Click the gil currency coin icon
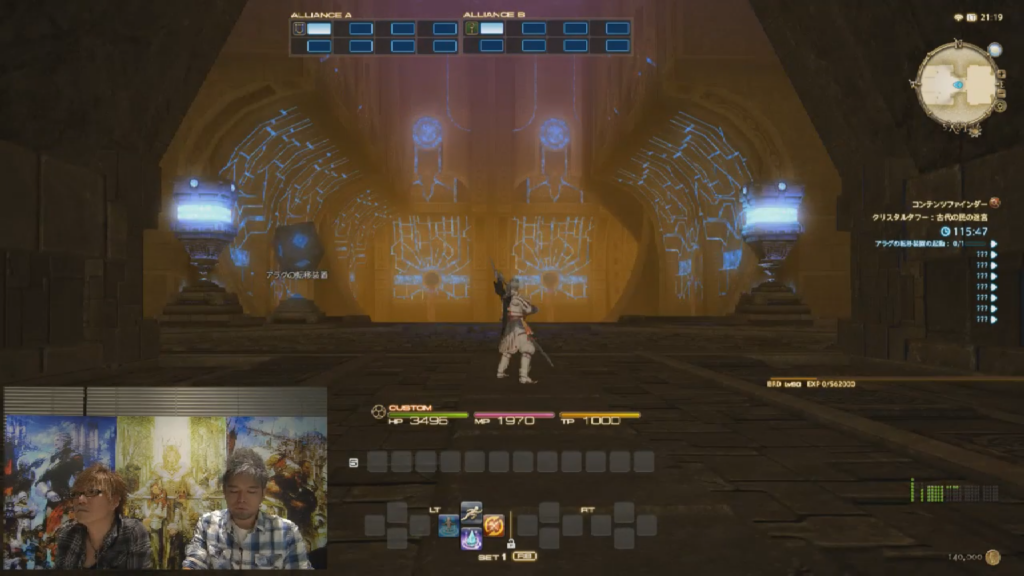The image size is (1024, 576). click(992, 557)
